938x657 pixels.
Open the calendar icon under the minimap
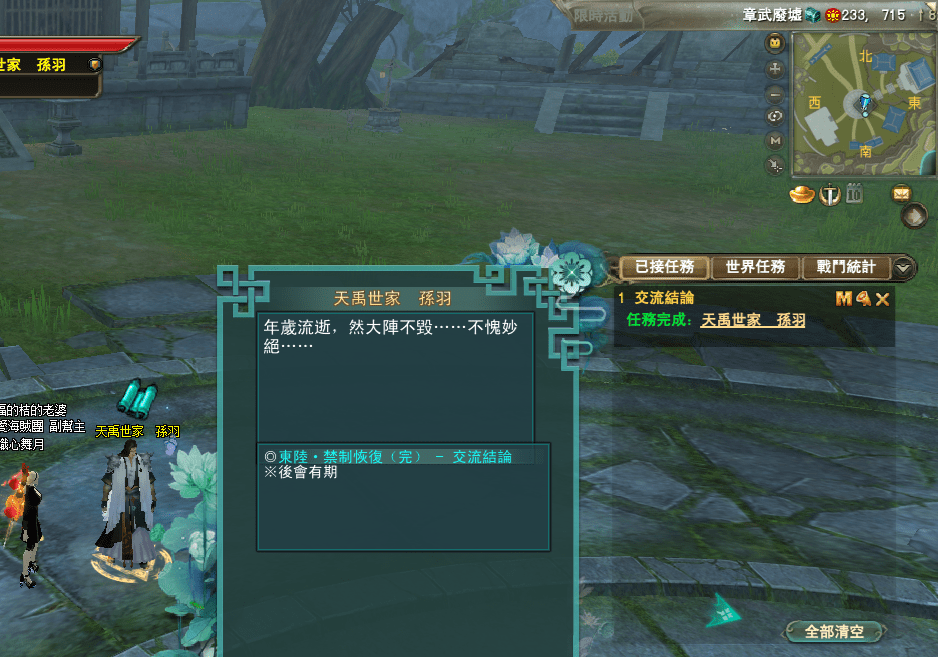click(x=854, y=194)
